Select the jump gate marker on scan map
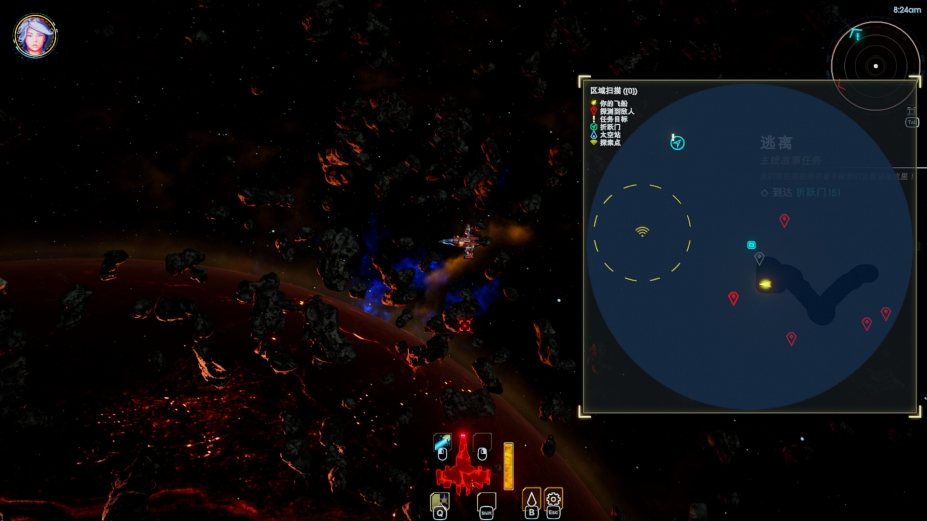 [x=677, y=143]
